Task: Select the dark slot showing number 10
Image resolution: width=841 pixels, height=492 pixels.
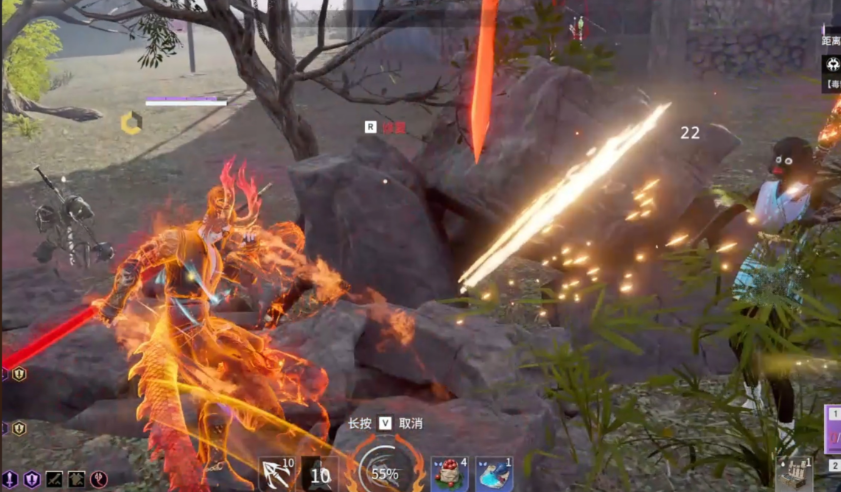Action: tap(319, 474)
